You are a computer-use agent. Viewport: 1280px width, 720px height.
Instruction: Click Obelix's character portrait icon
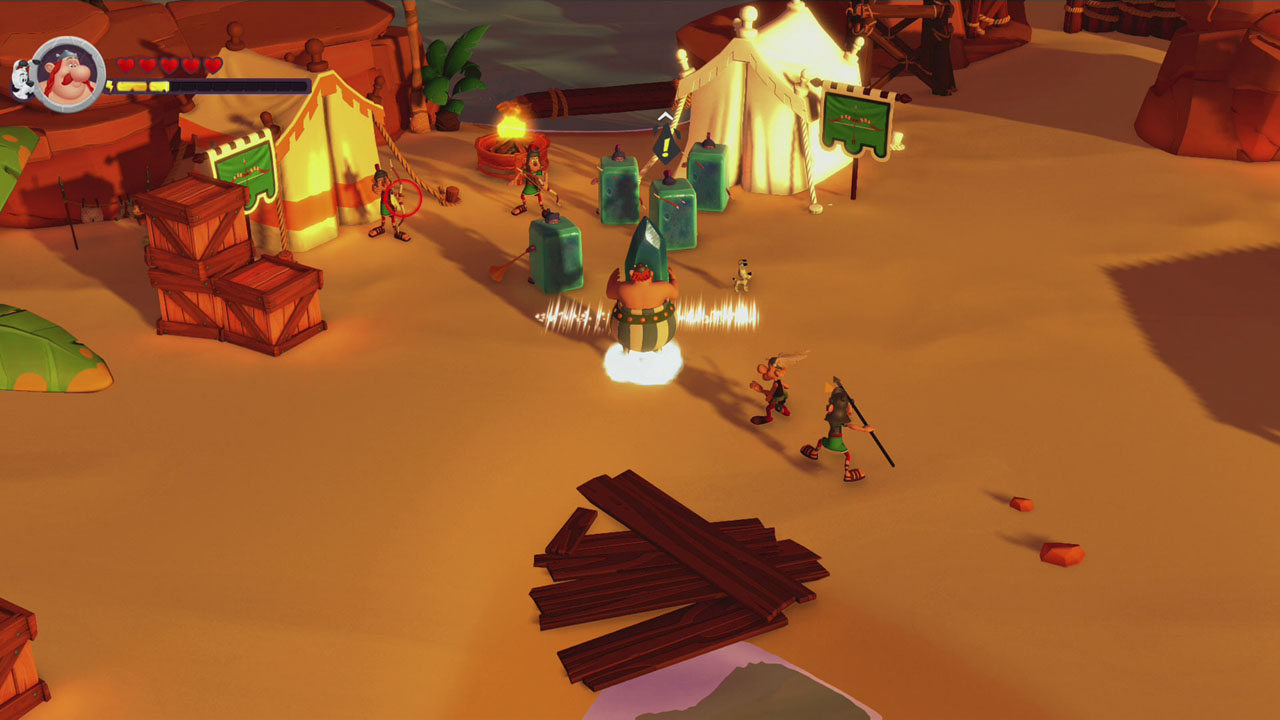click(67, 72)
